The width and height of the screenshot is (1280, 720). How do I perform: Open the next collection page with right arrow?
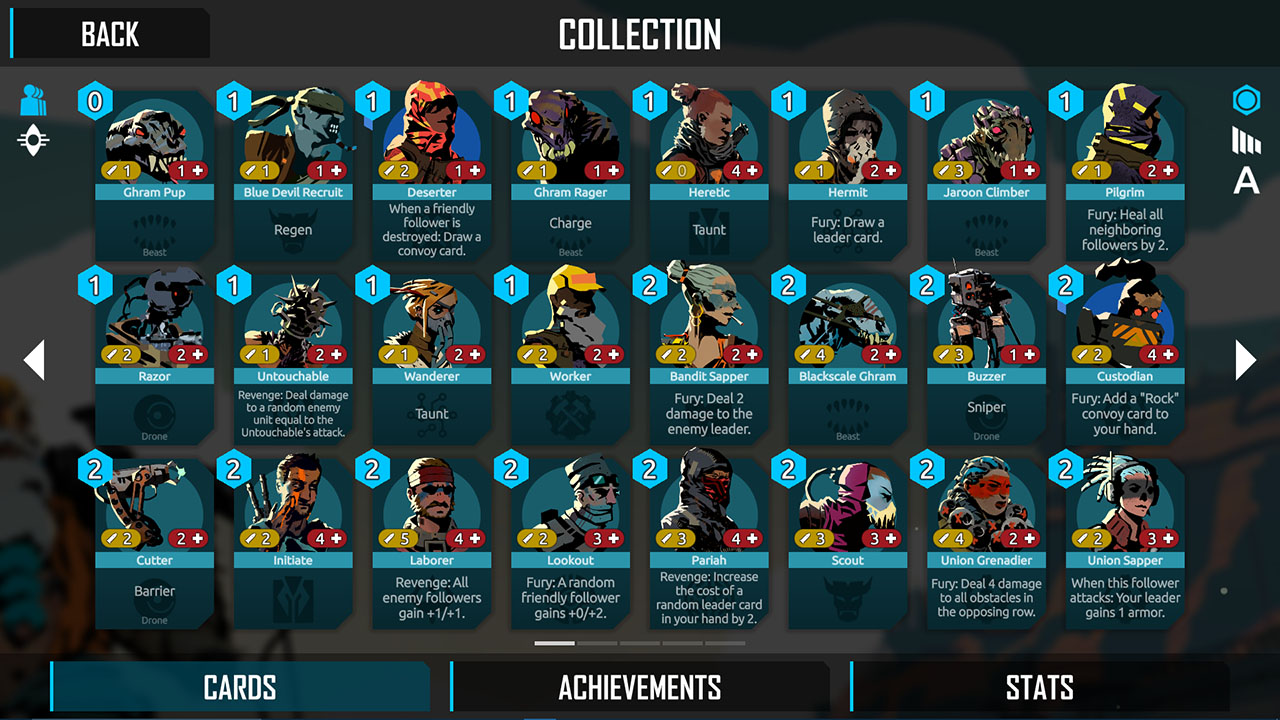click(x=1247, y=360)
